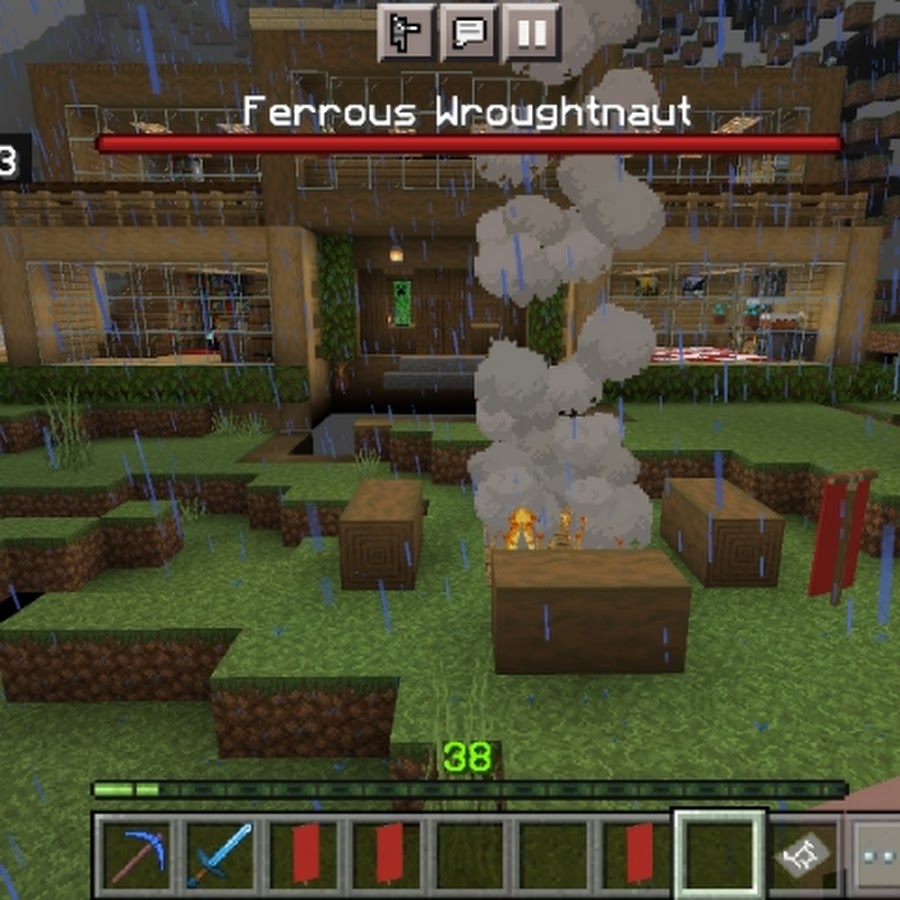This screenshot has width=900, height=900.
Task: Open the inventory with the three-dots button
Action: (x=878, y=855)
